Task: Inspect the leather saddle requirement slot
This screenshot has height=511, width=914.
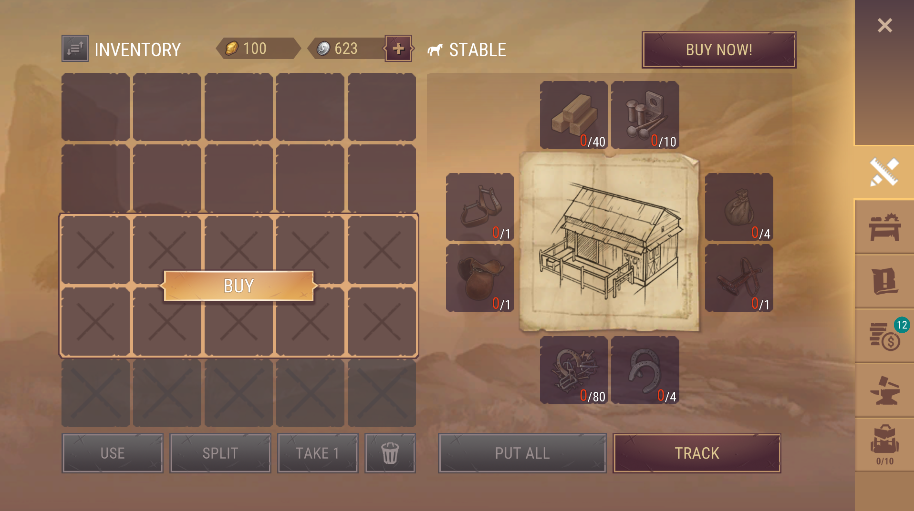Action: point(480,278)
